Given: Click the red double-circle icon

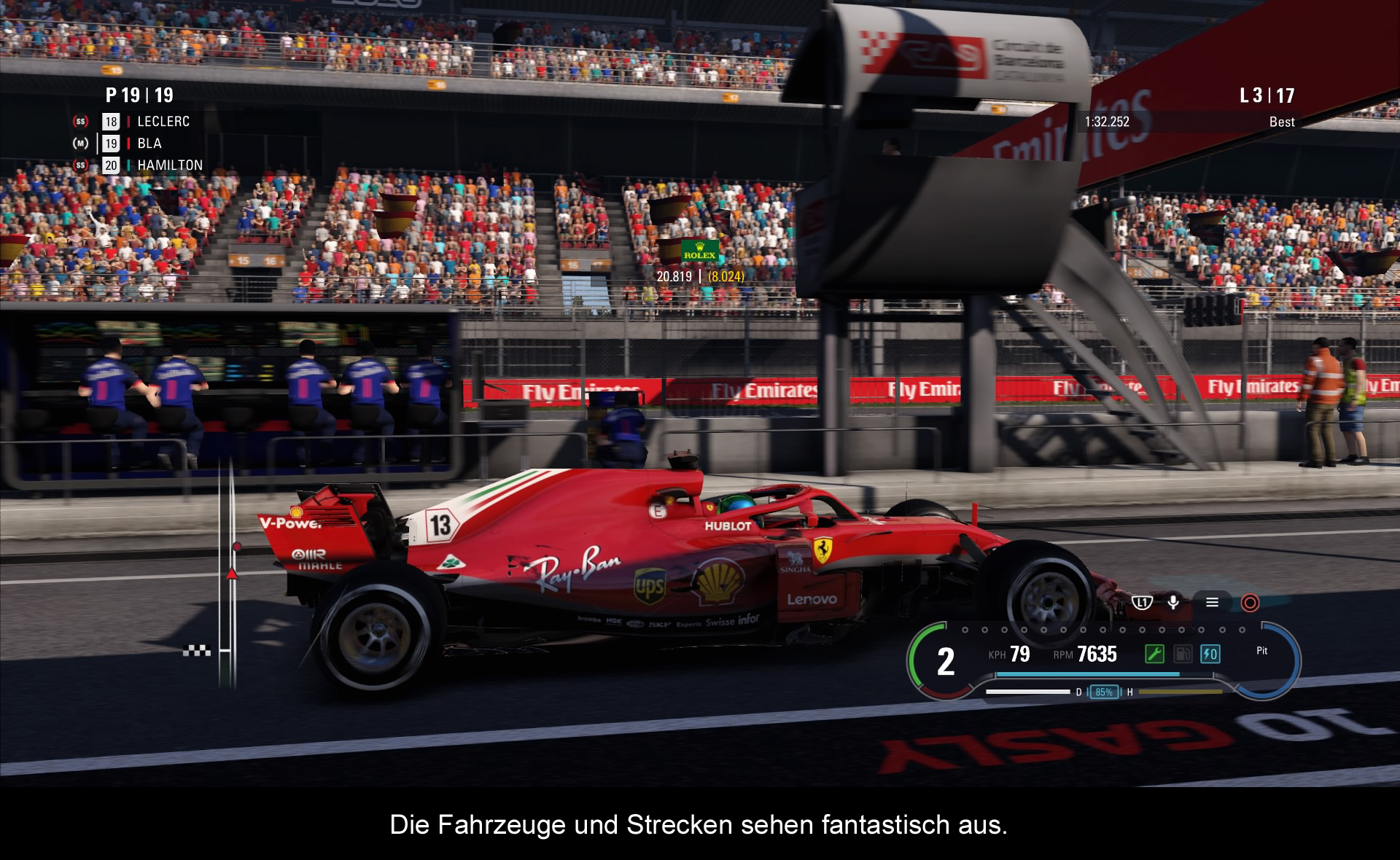Looking at the screenshot, I should click(x=1250, y=603).
